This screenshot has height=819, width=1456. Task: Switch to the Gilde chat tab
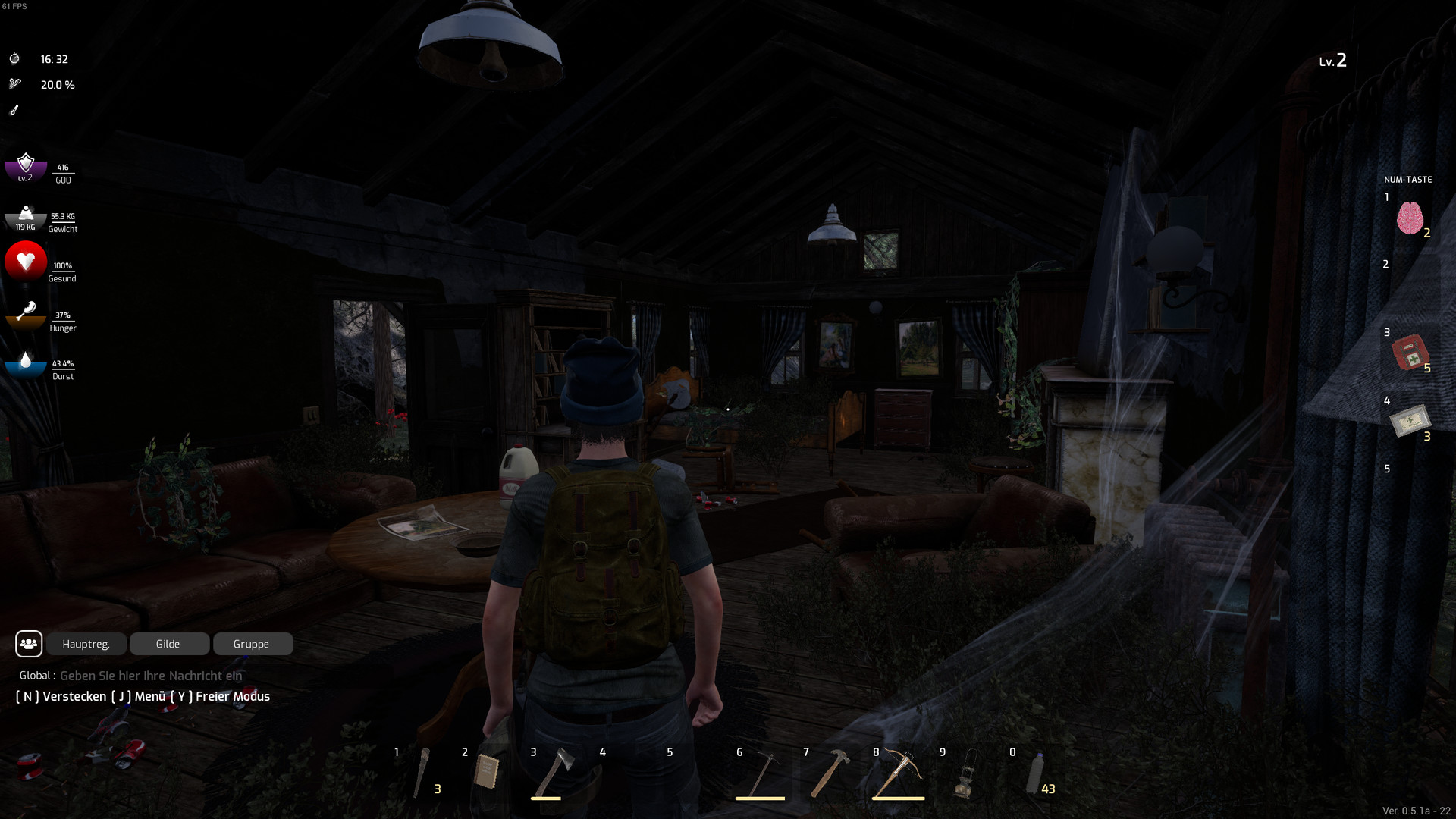point(169,644)
